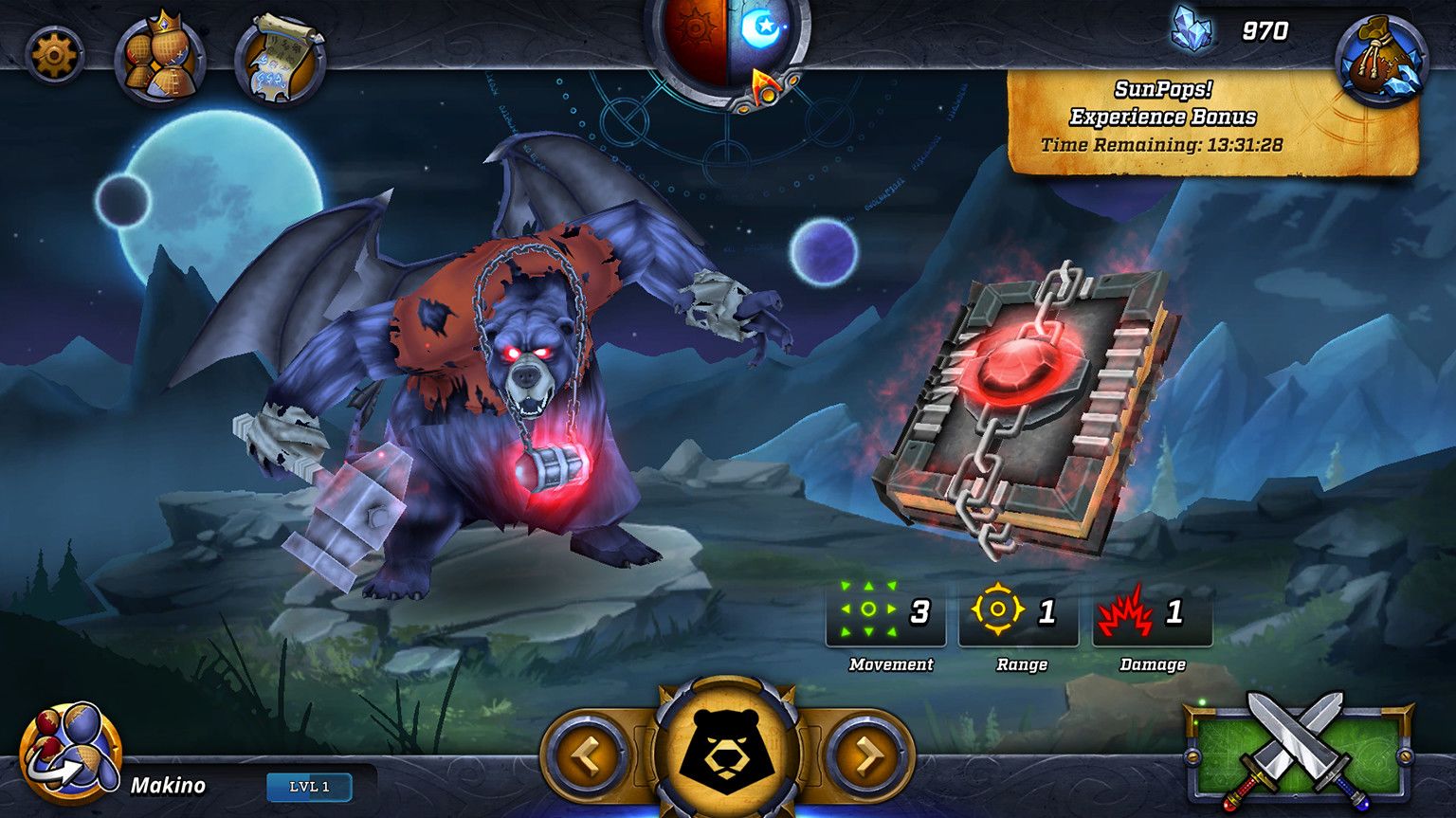Open the king and pawns icon
1456x818 pixels.
point(160,60)
